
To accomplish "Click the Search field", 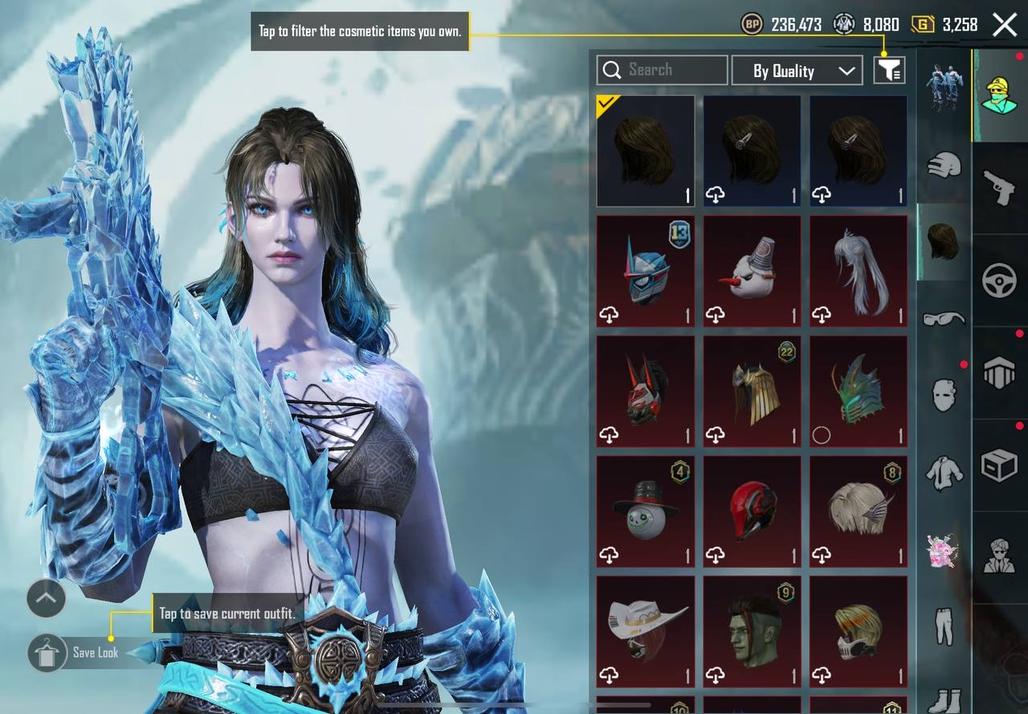I will [662, 70].
